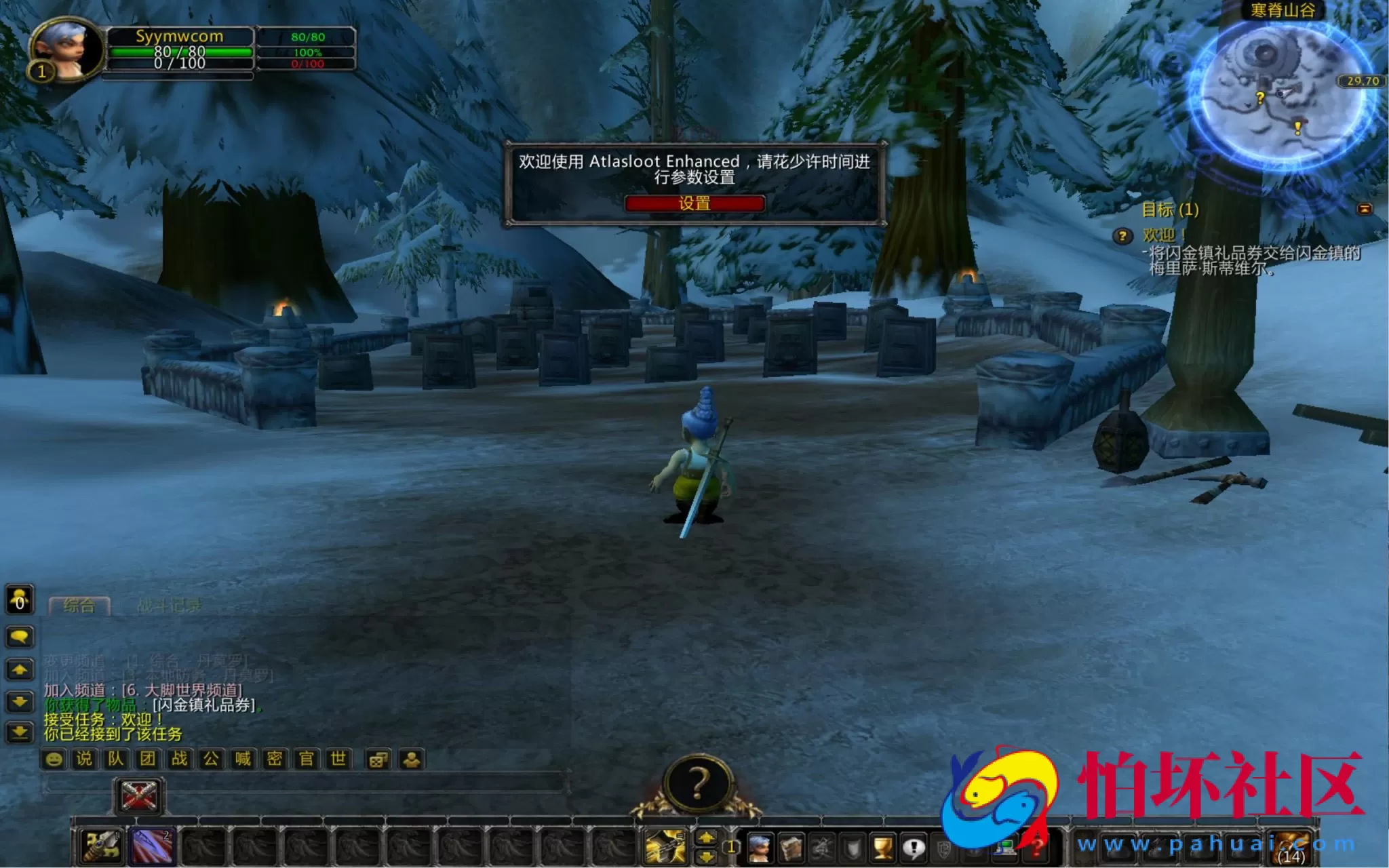Click the crossed-swords attack icon above the action bar
The height and width of the screenshot is (868, 1389).
[x=138, y=795]
